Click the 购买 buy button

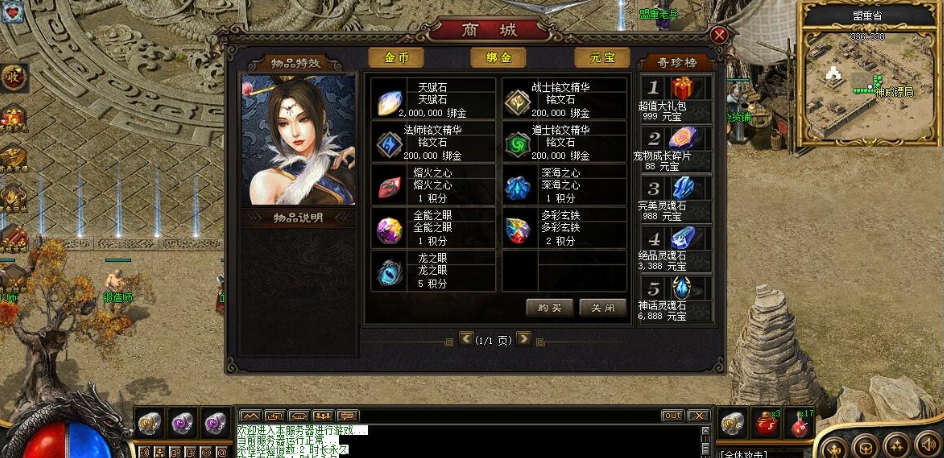549,307
